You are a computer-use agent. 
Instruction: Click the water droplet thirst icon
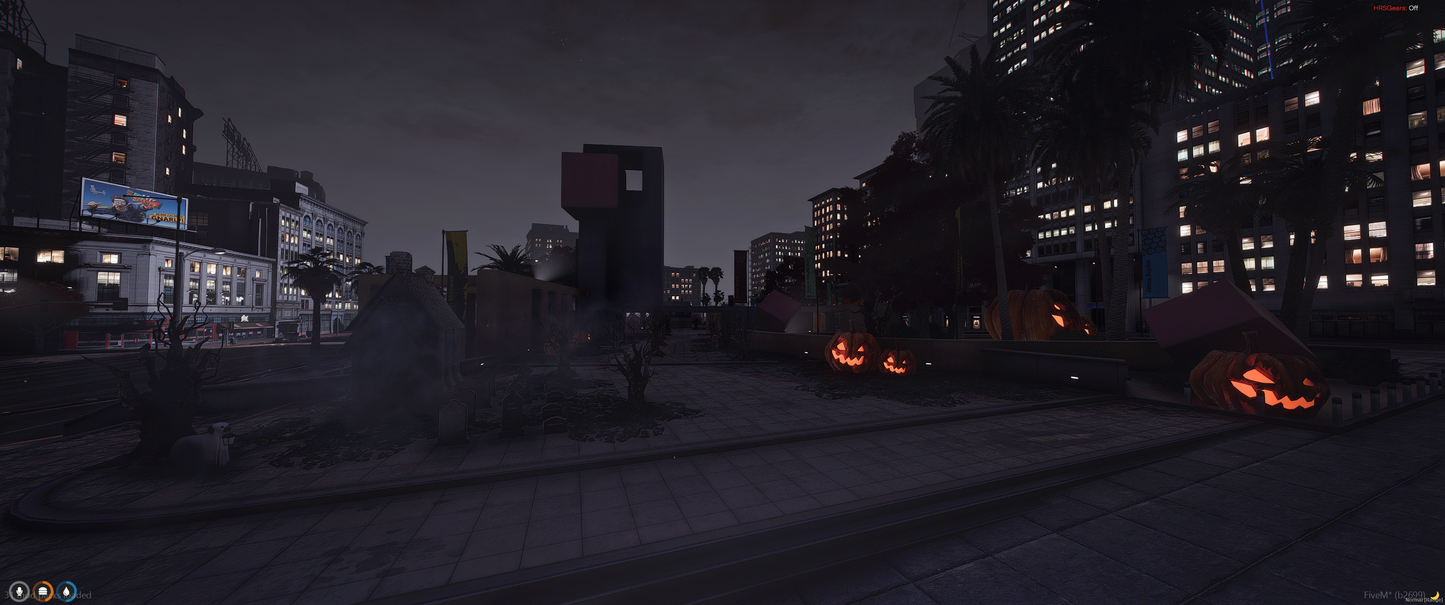(x=66, y=592)
